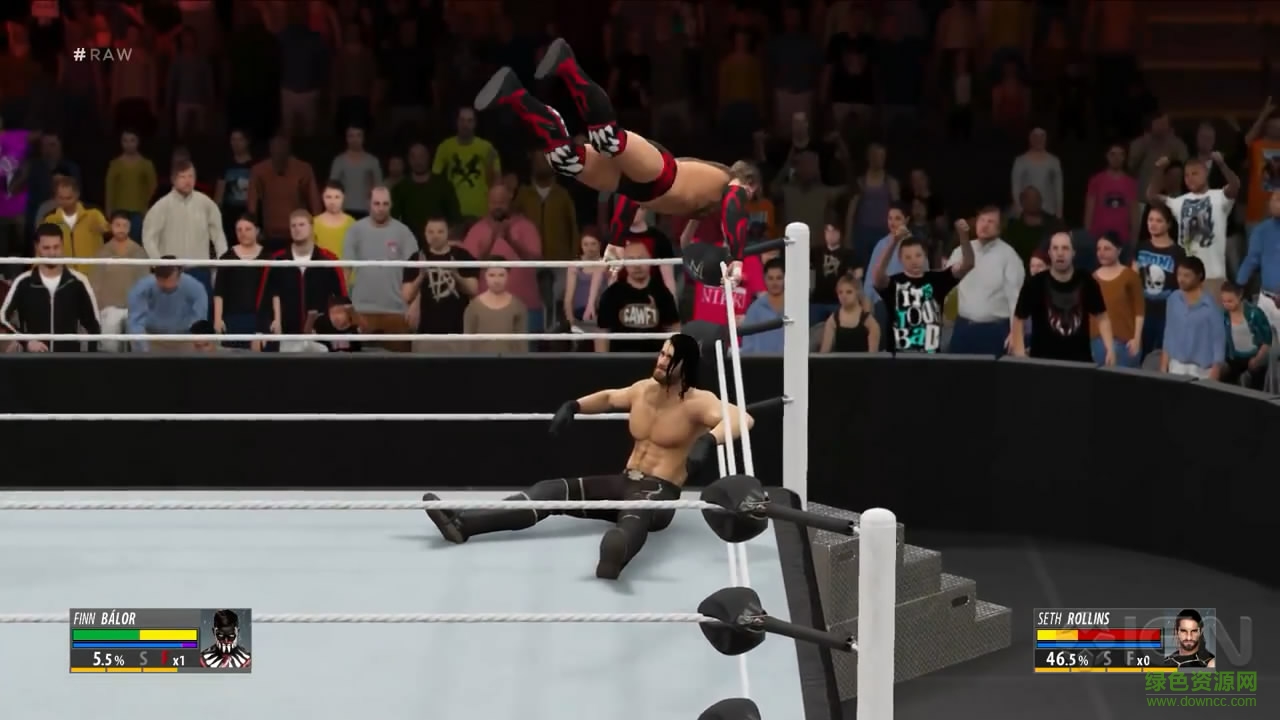Click the last stamina segment under Rollins' HUD

(x=1159, y=670)
